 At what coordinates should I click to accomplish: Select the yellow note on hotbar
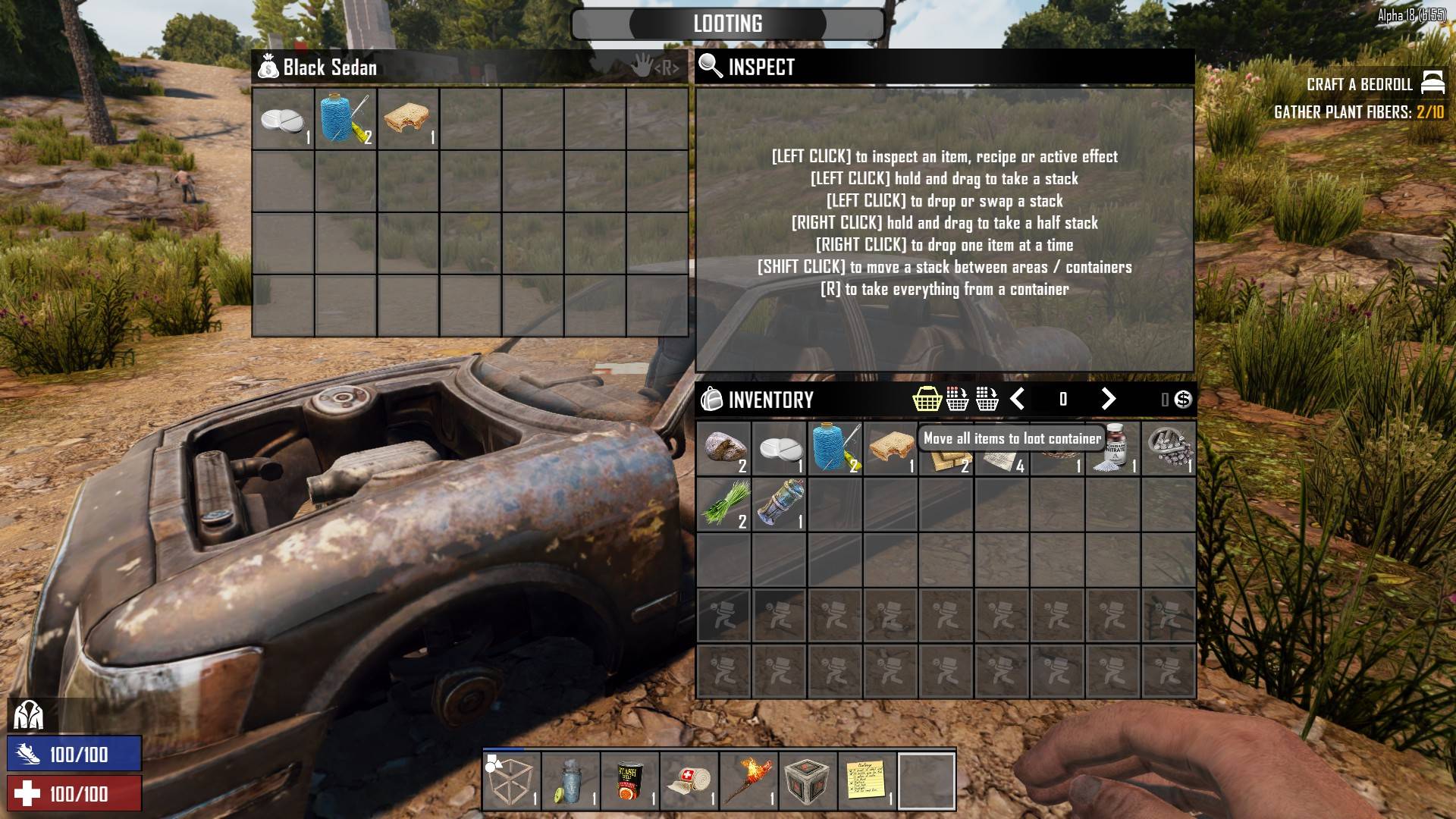(866, 781)
